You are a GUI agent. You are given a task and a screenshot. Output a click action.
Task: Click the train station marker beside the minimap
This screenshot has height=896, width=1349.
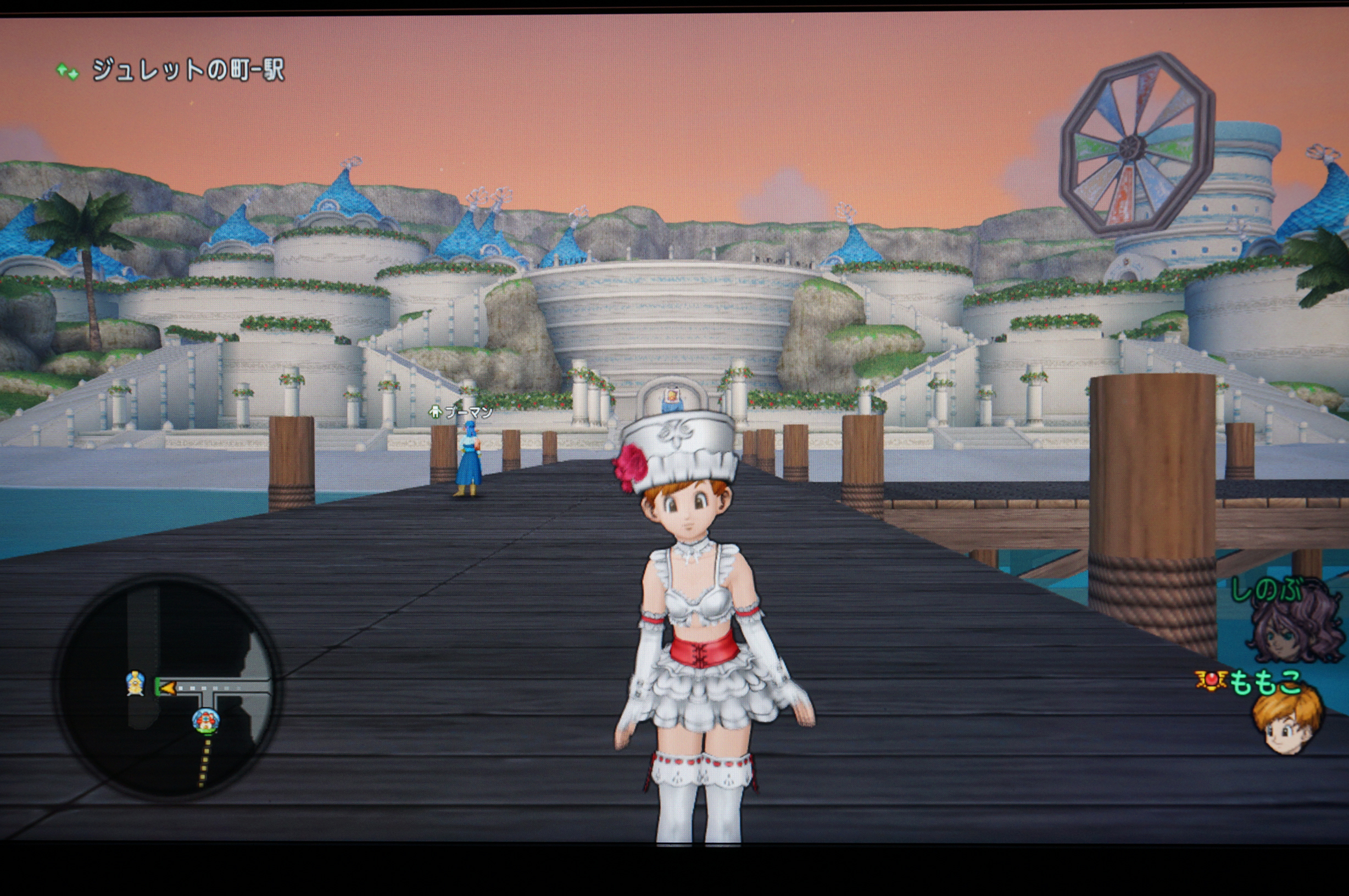(x=136, y=683)
